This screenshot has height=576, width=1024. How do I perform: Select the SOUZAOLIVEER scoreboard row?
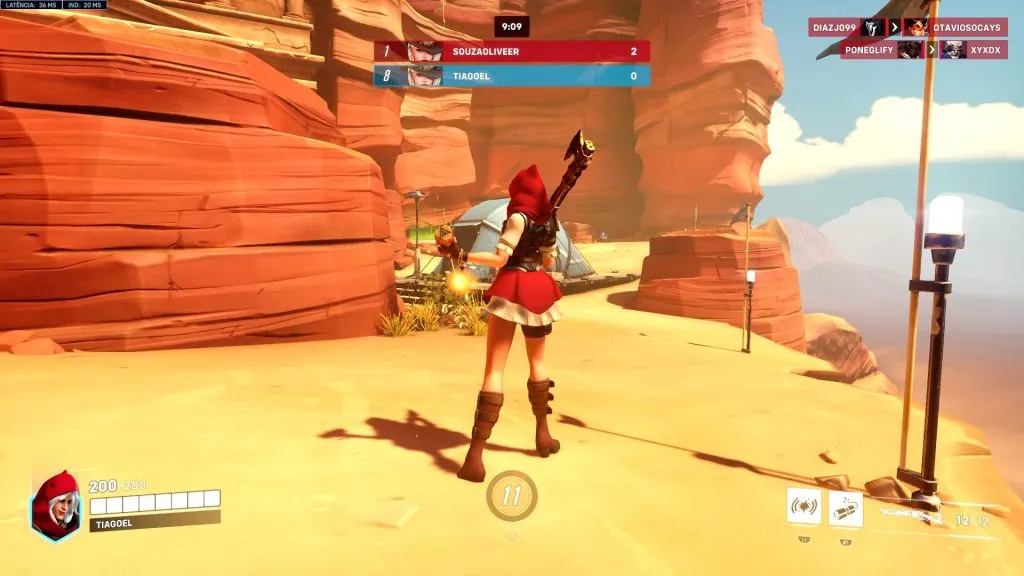click(x=511, y=51)
